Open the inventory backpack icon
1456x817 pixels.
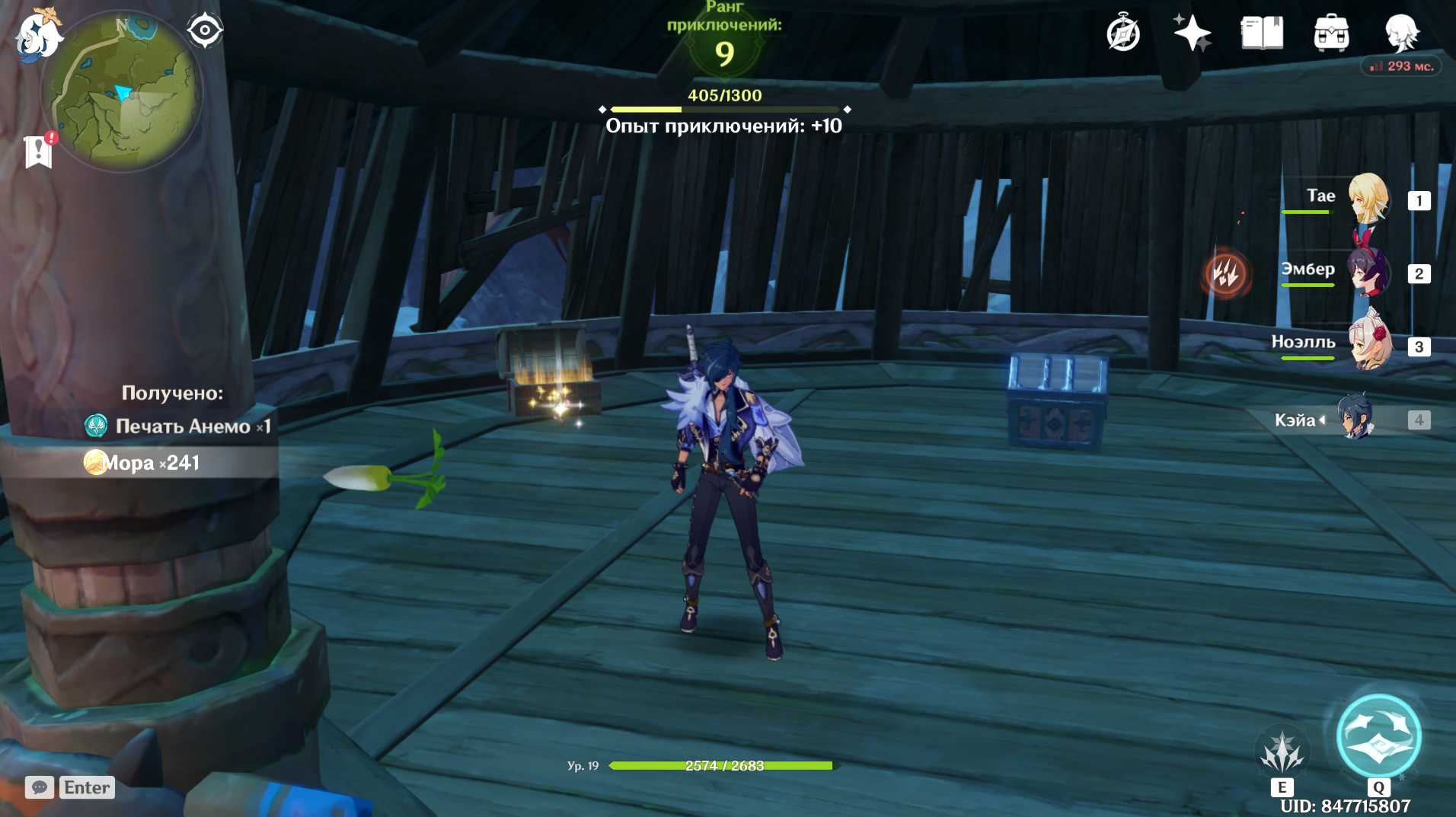pos(1331,34)
